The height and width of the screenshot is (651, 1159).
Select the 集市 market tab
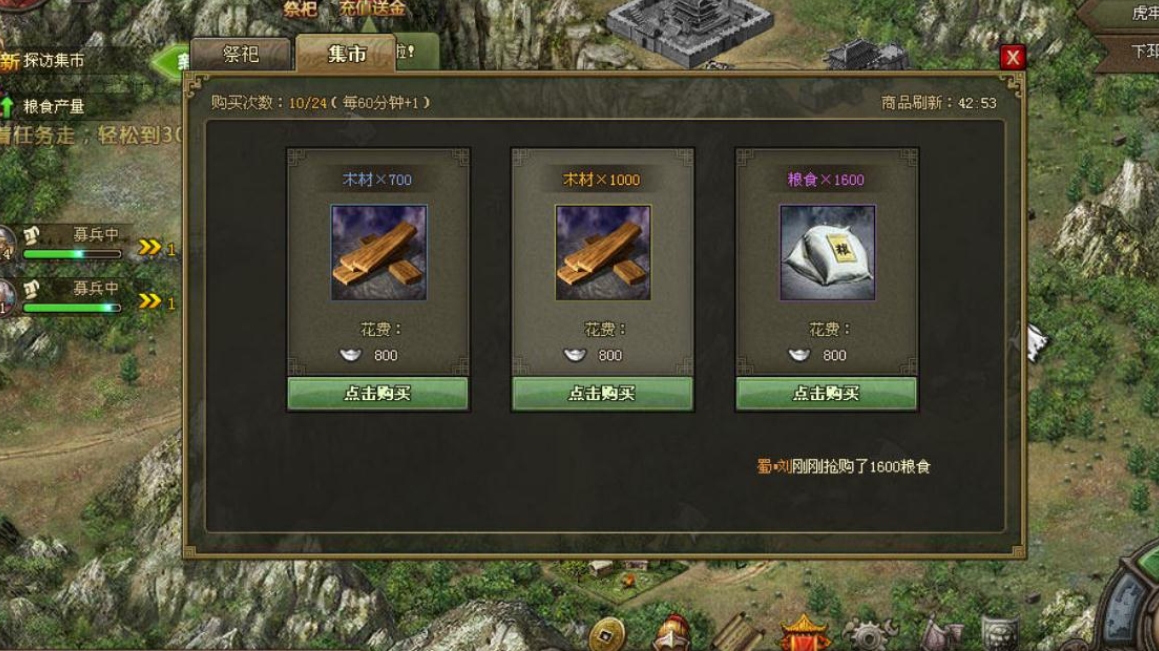(346, 55)
